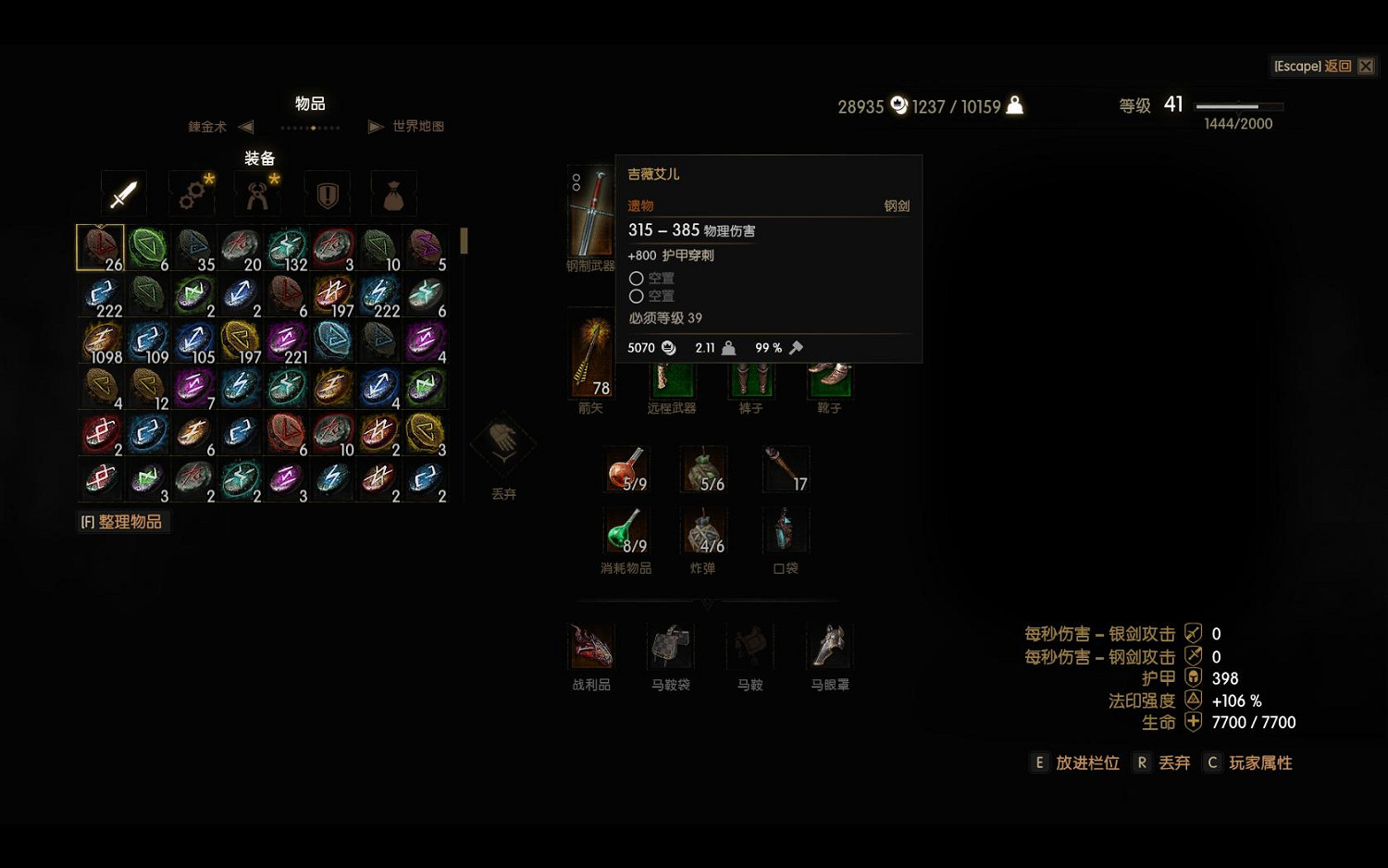
Task: Click the experience bar showing 1444/2000
Action: (x=1236, y=106)
